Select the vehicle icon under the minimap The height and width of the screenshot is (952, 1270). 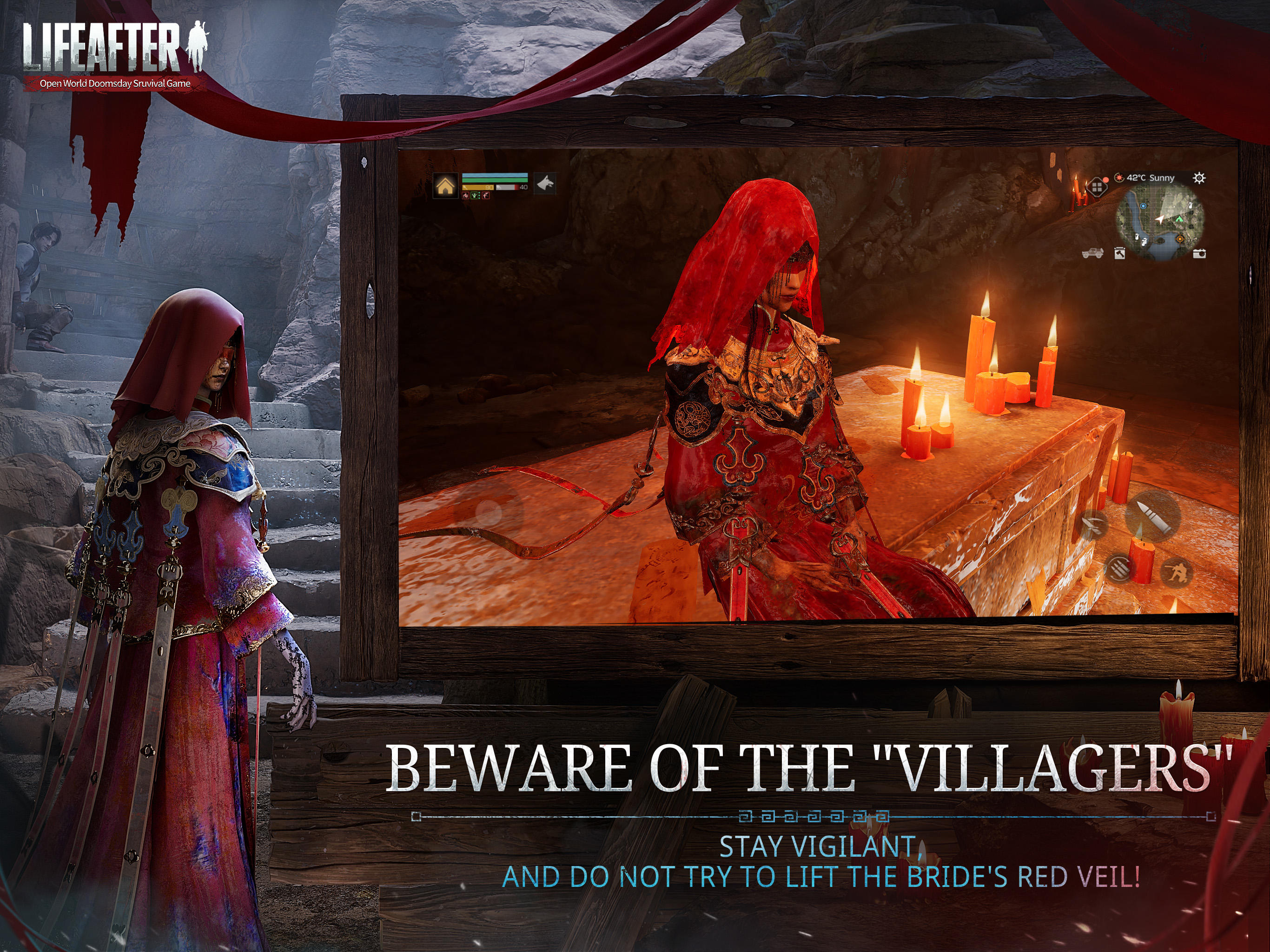[1092, 254]
